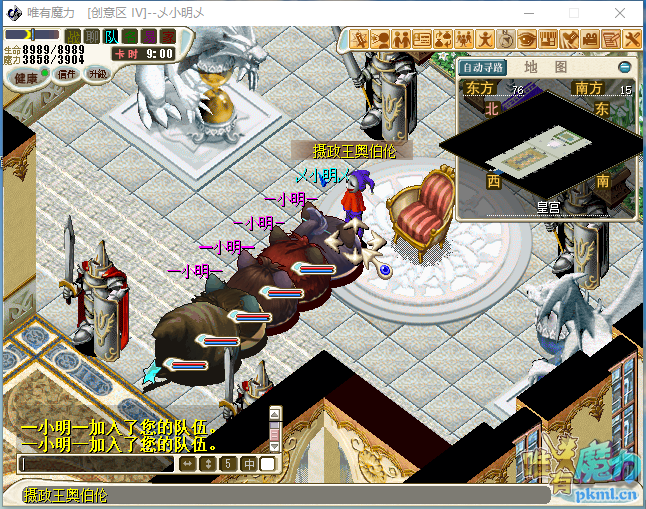
Task: Open the wrench and screwdriver settings icon
Action: pos(632,39)
